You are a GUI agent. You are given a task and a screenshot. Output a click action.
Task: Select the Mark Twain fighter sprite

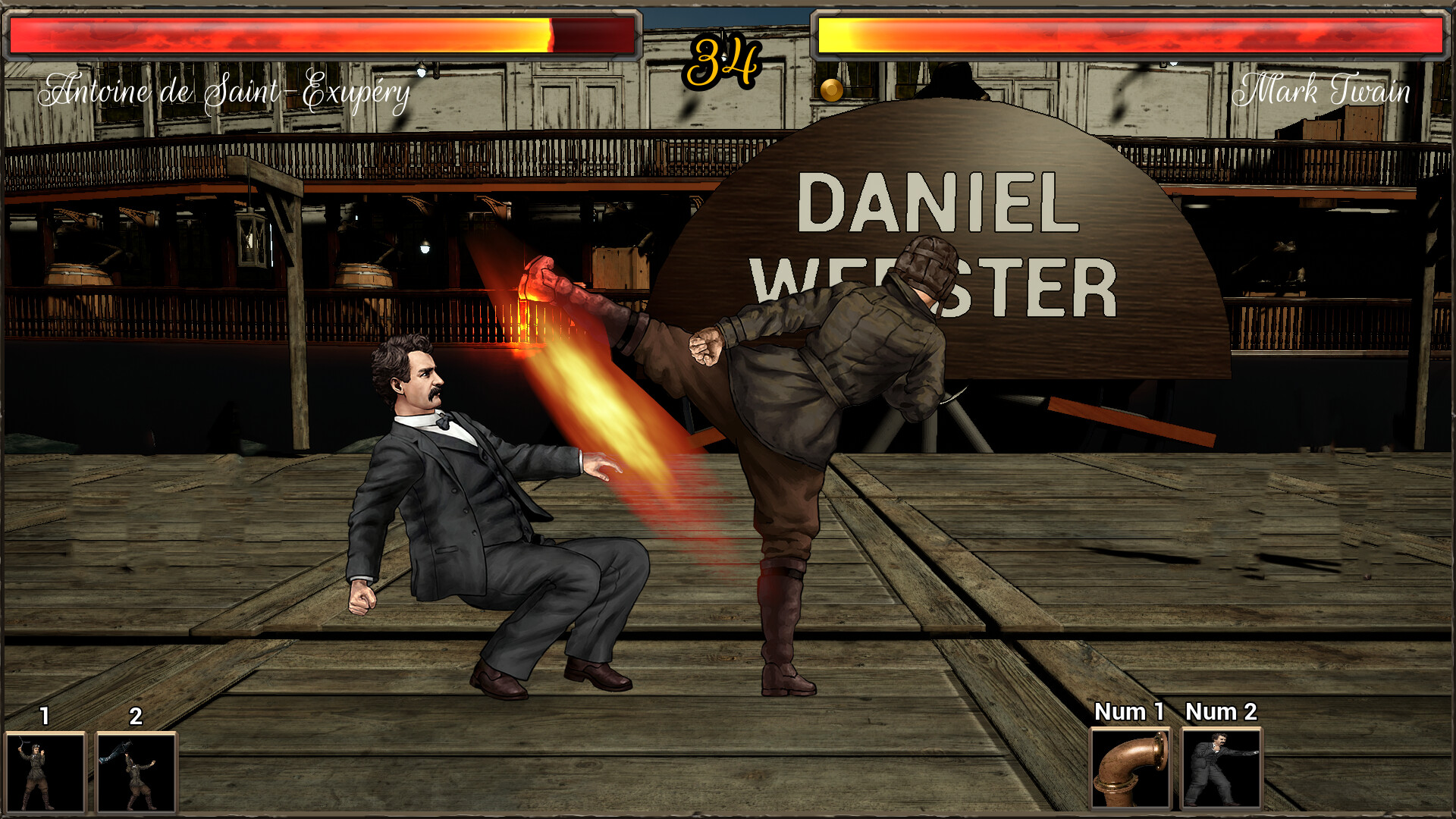(470, 493)
